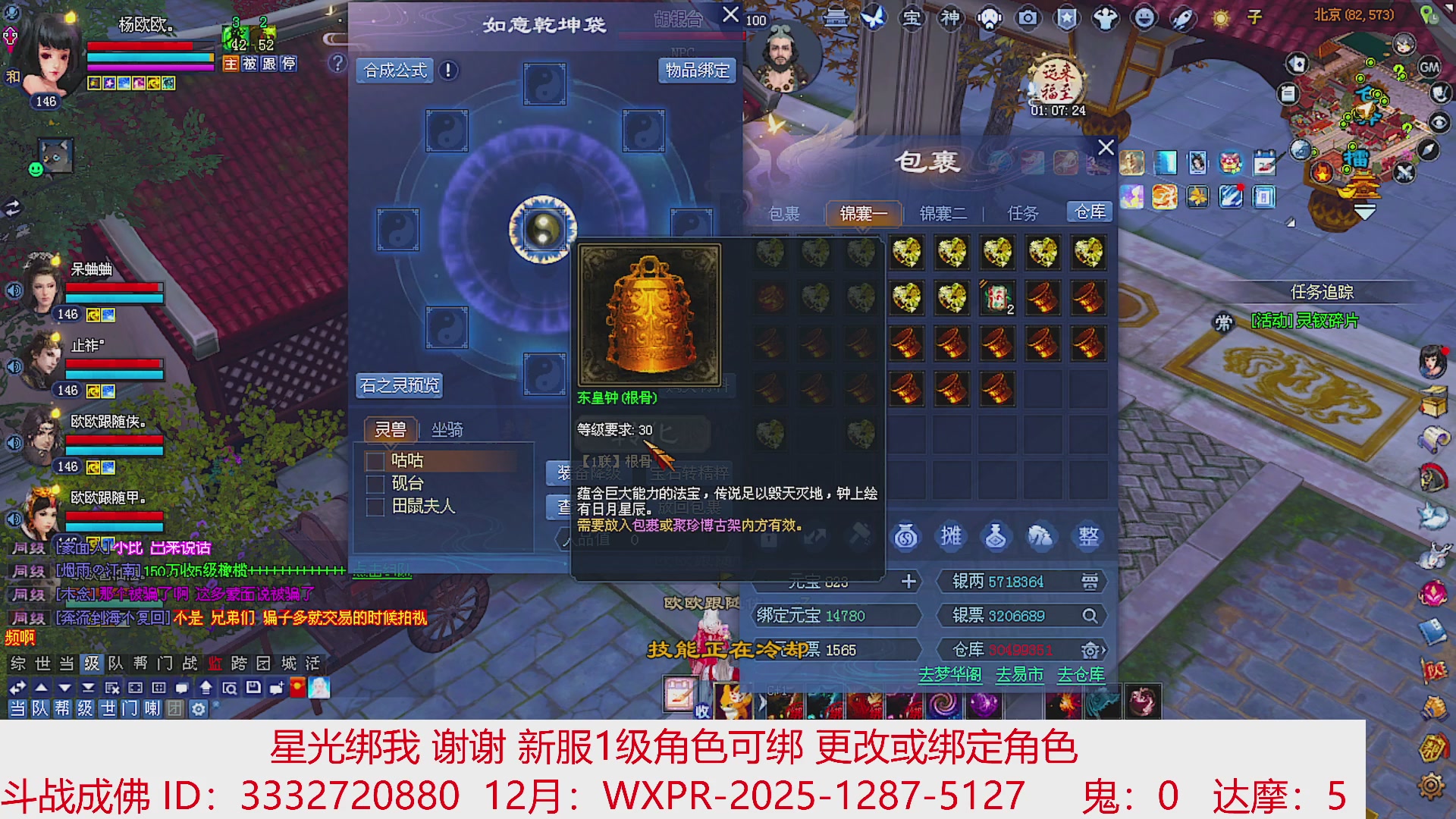Check the 田鼠夫人 checkbox
The height and width of the screenshot is (819, 1456).
click(374, 507)
